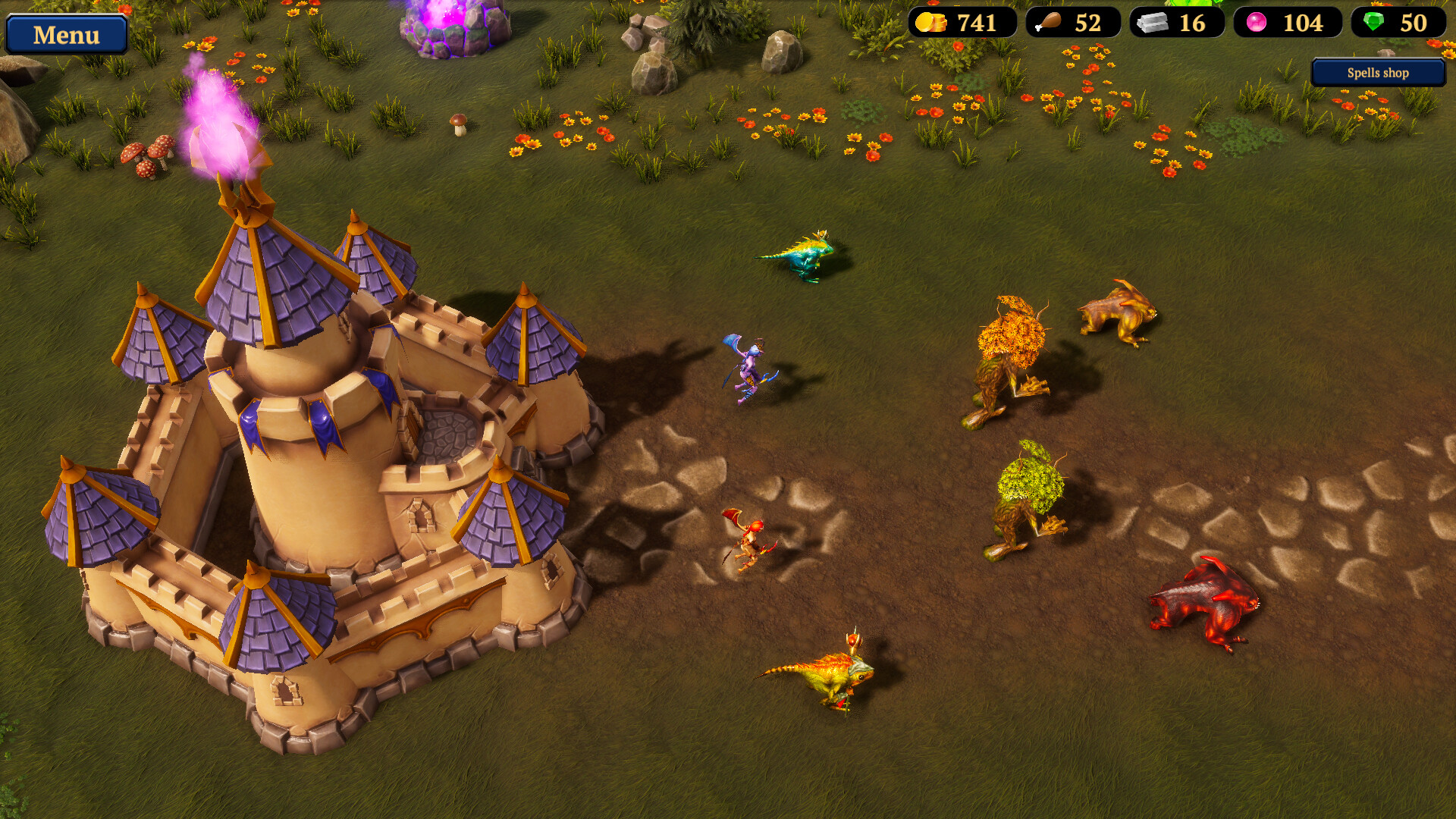This screenshot has width=1456, height=819.
Task: Open the Spells shop
Action: pyautogui.click(x=1377, y=73)
